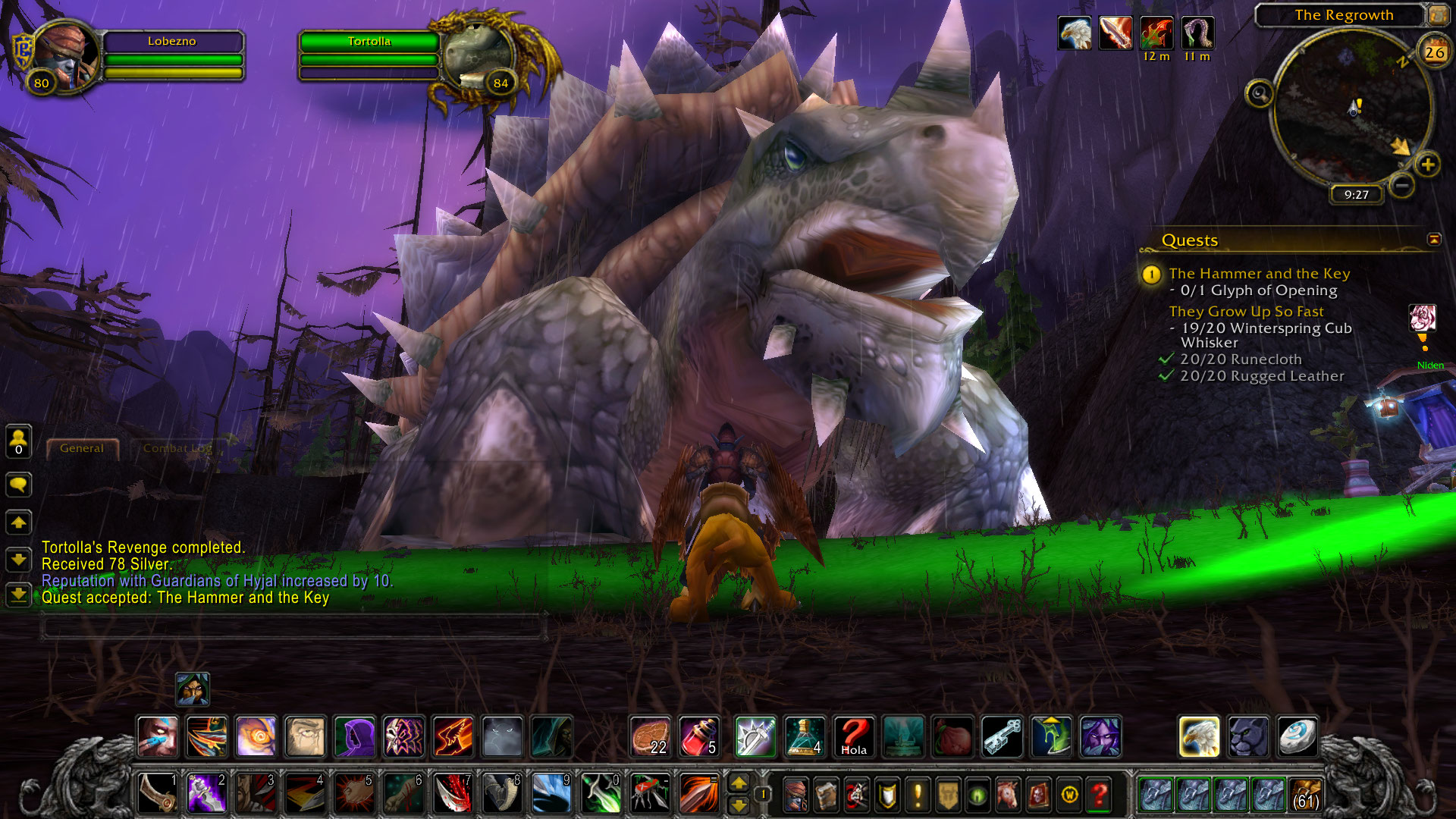Open They Grow Up So Fast quest
1456x819 pixels.
pyautogui.click(x=1246, y=312)
